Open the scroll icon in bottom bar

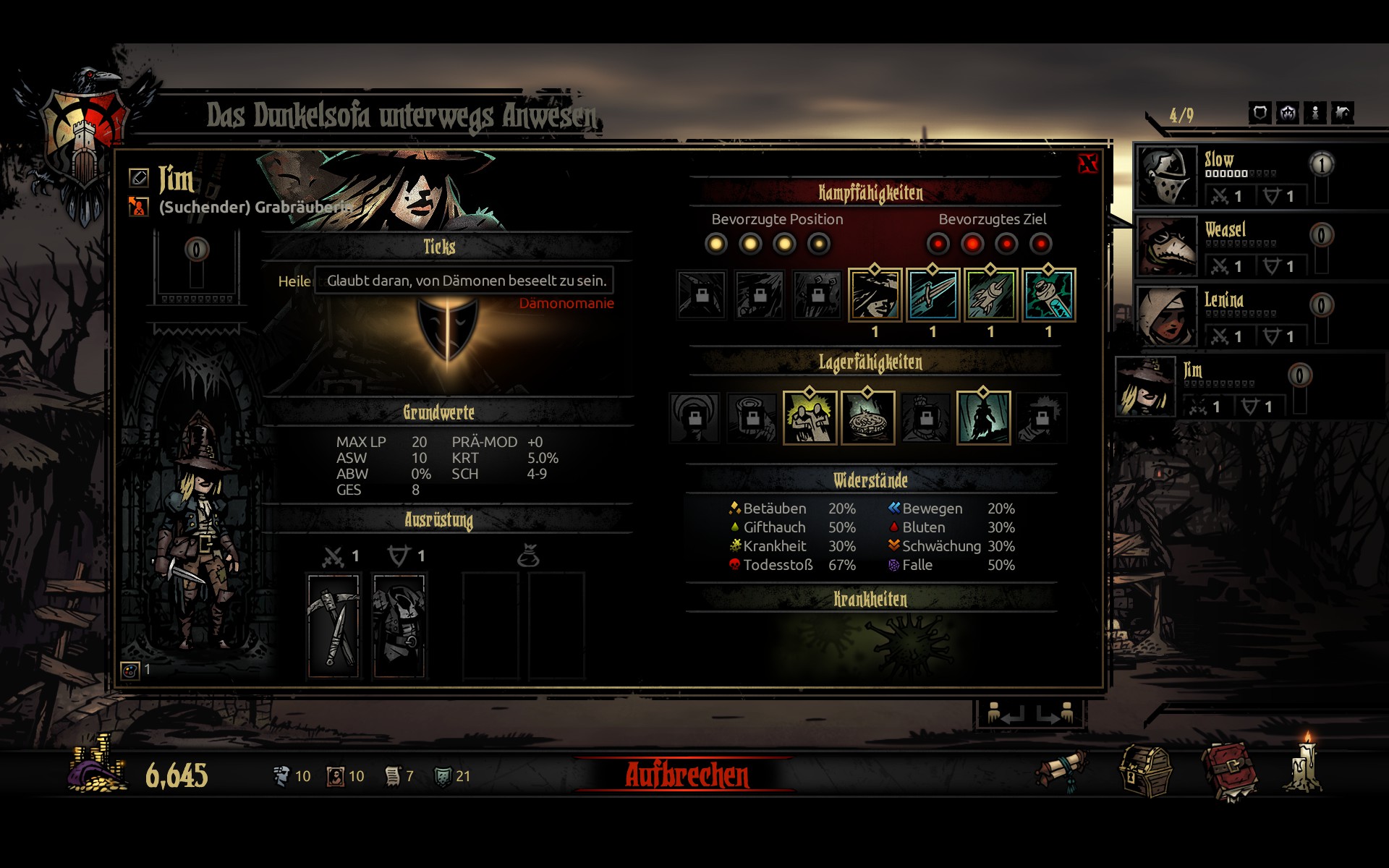click(1061, 771)
